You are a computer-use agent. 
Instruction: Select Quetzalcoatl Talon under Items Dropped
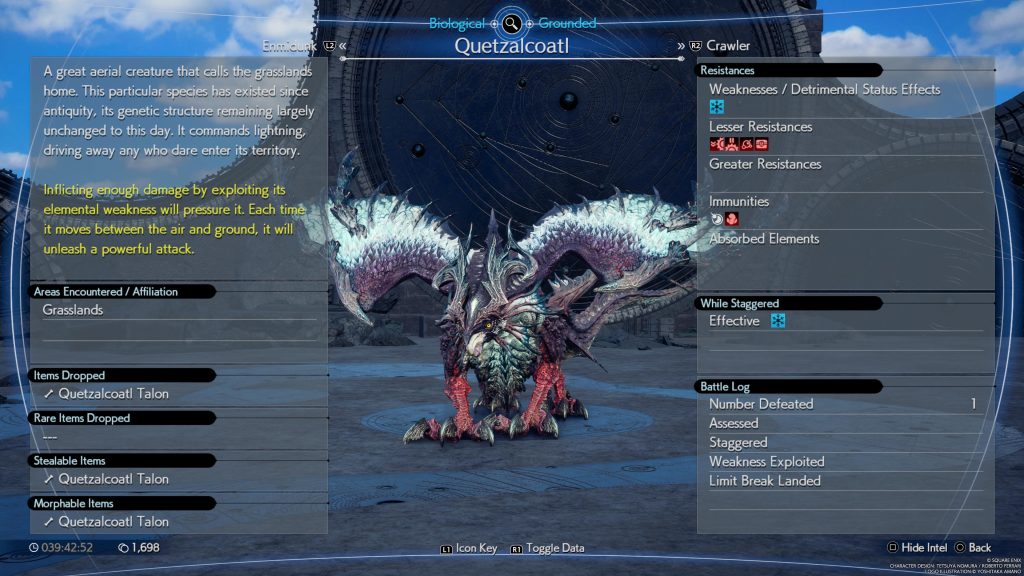pos(112,394)
